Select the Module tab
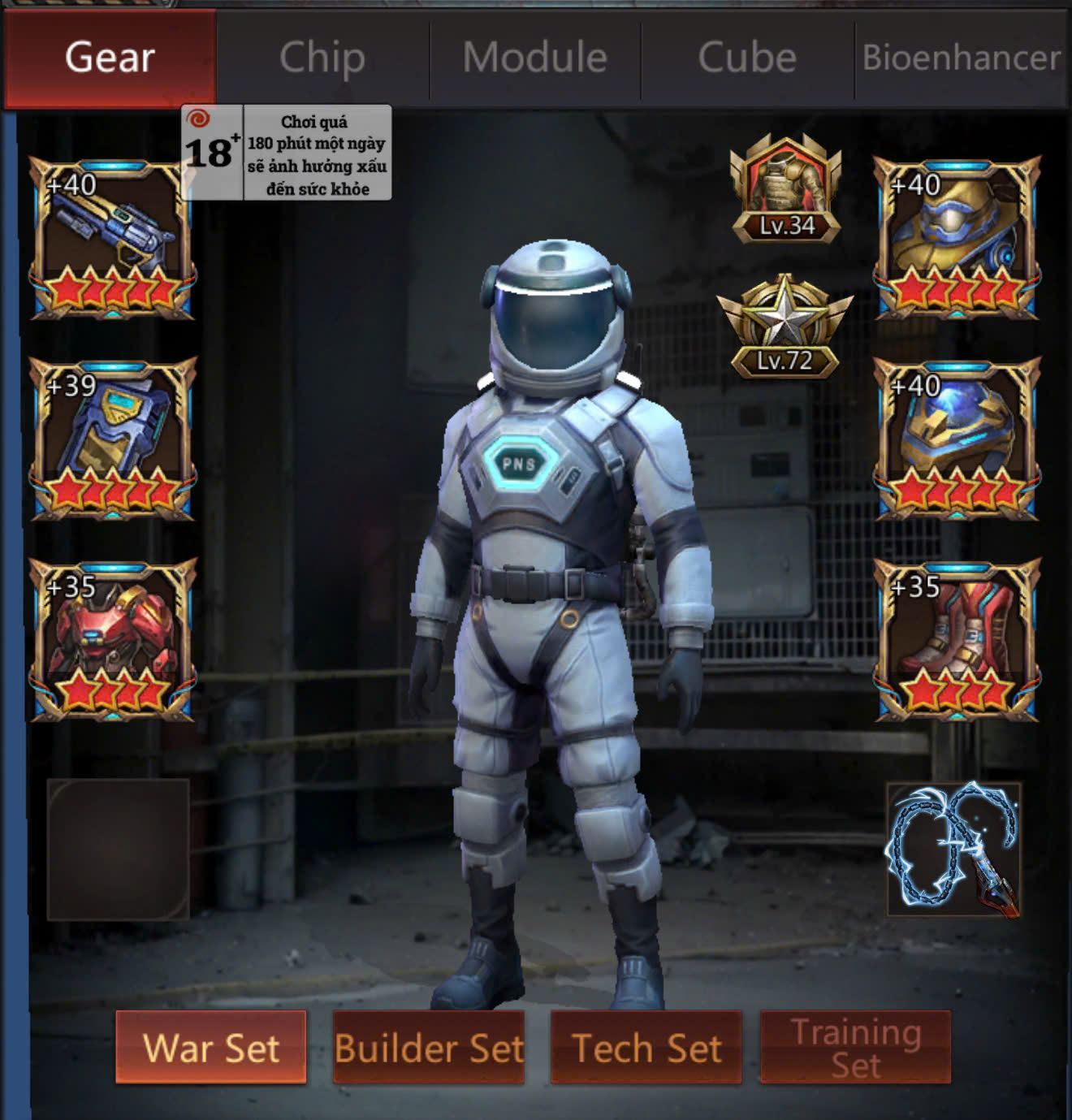 tap(535, 58)
